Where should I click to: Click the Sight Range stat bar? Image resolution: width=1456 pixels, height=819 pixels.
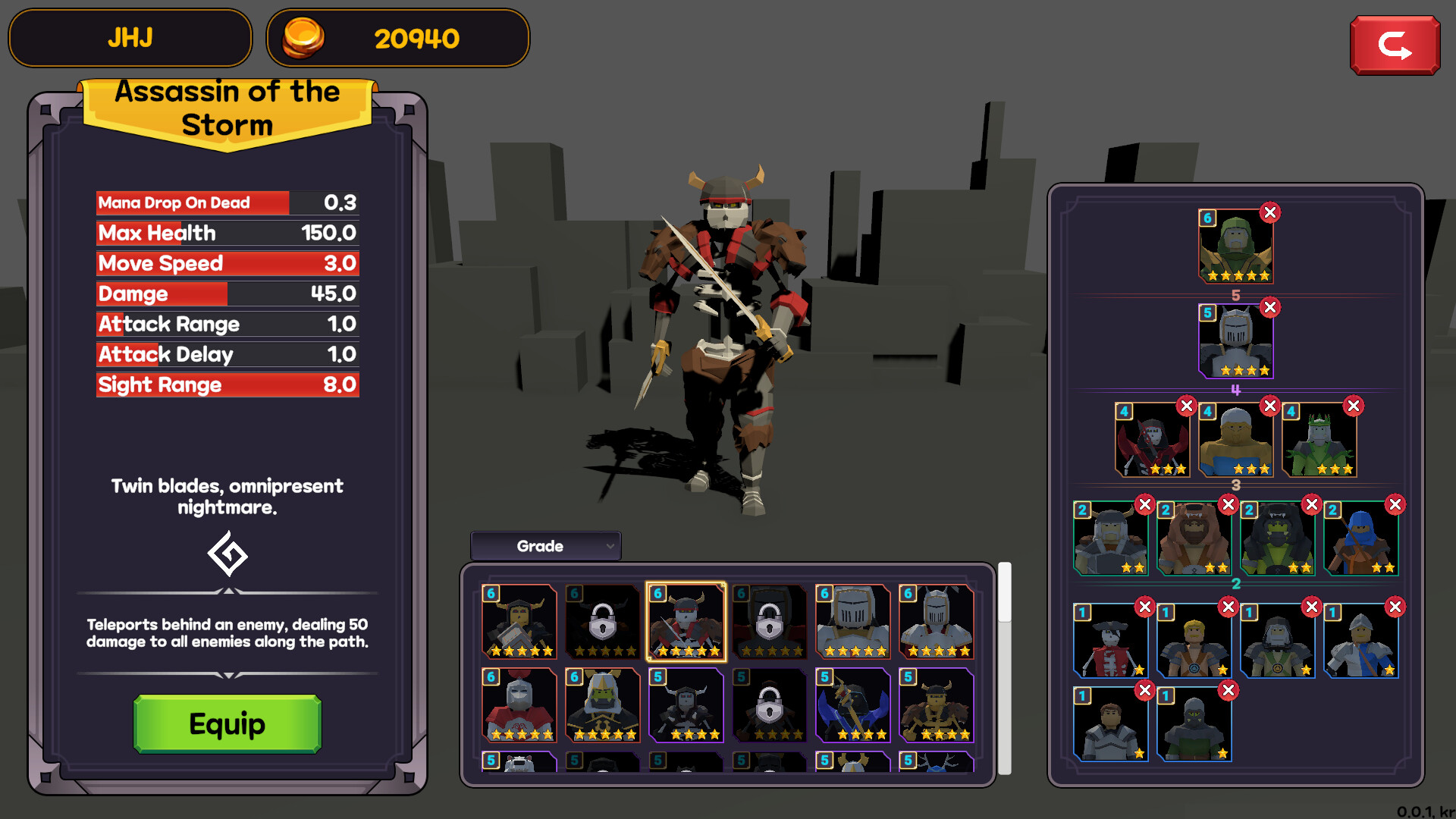[226, 384]
